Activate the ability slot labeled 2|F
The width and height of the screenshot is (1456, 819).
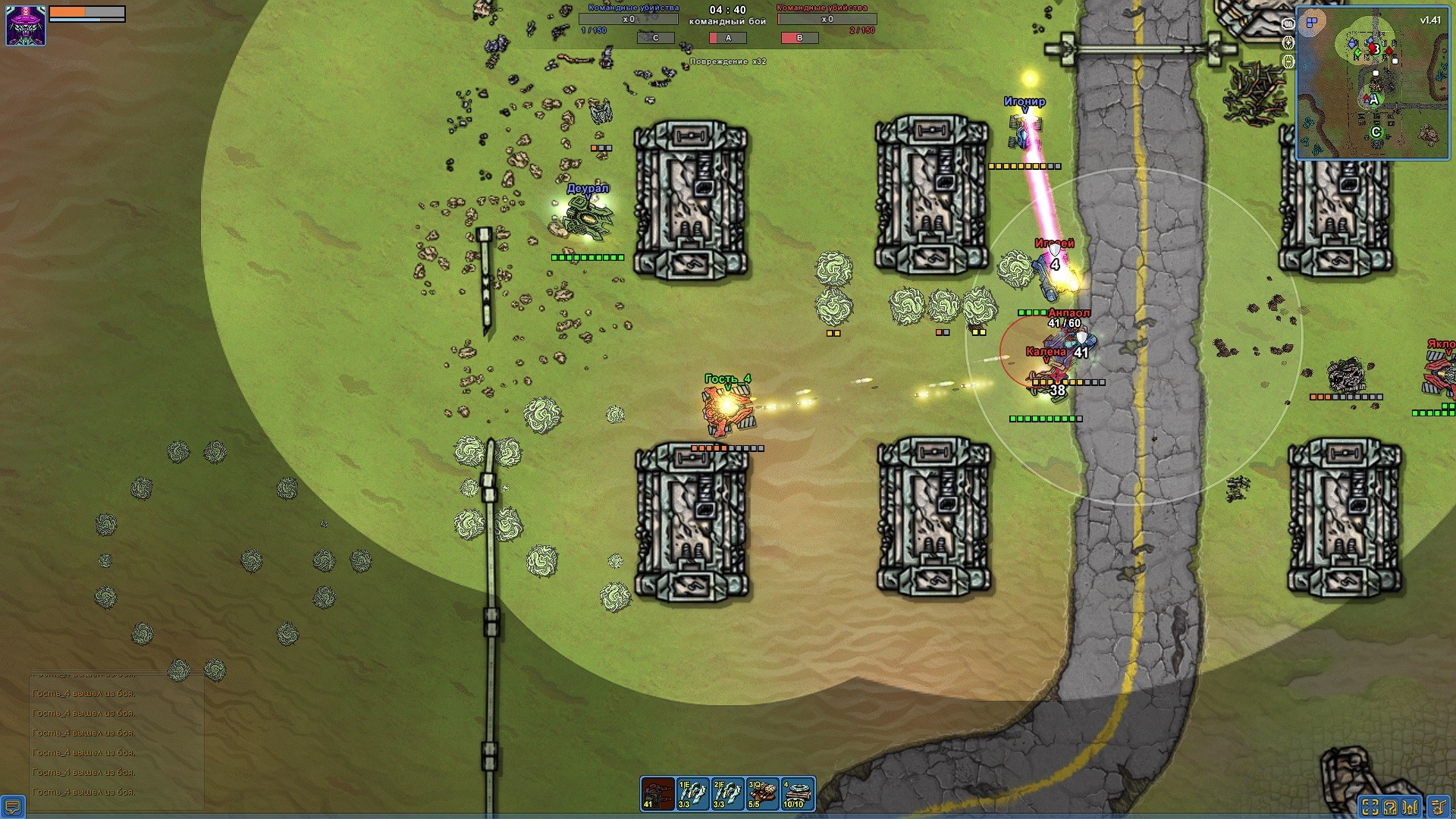pos(727,793)
